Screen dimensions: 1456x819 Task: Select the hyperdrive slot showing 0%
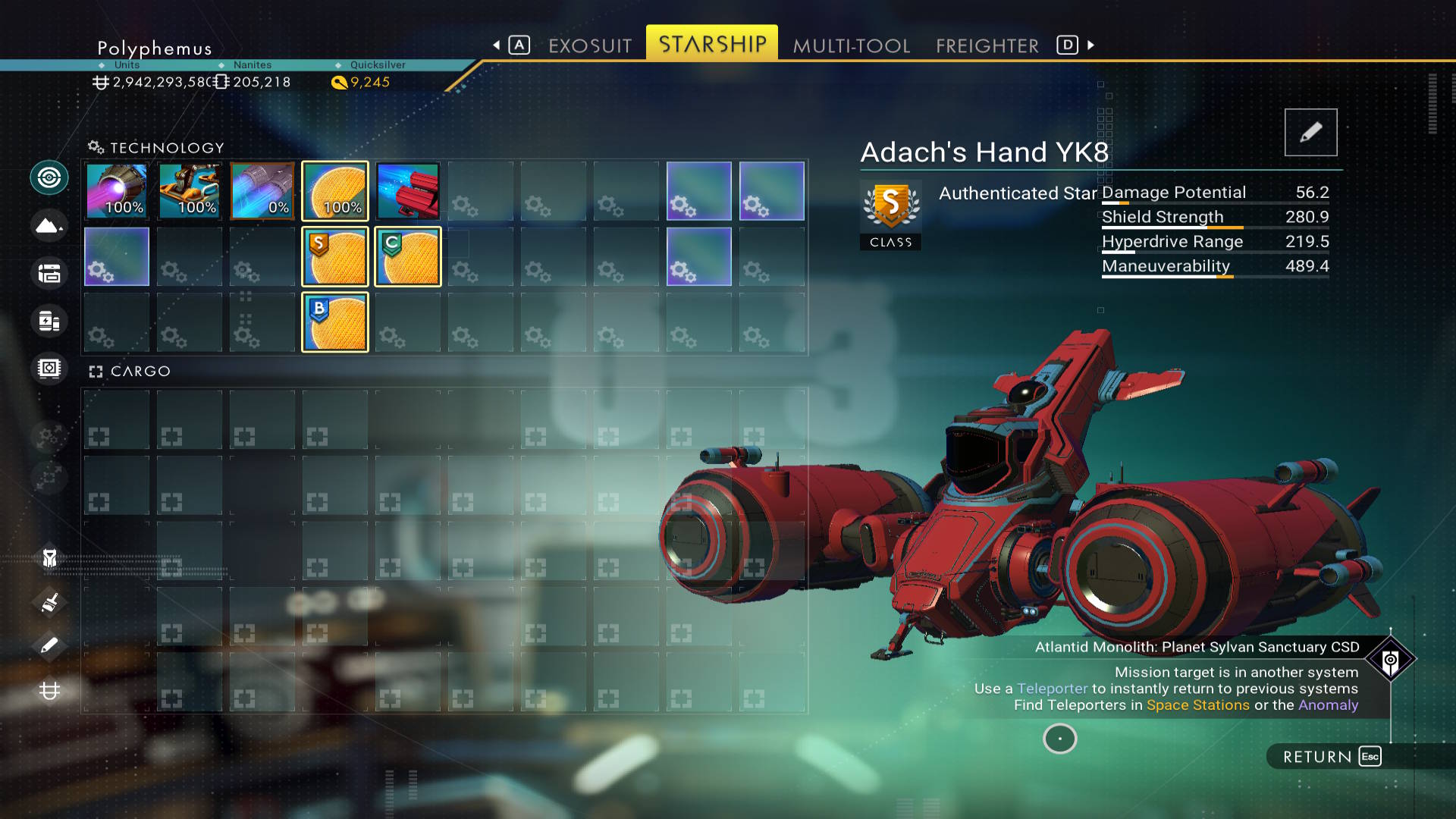click(262, 191)
